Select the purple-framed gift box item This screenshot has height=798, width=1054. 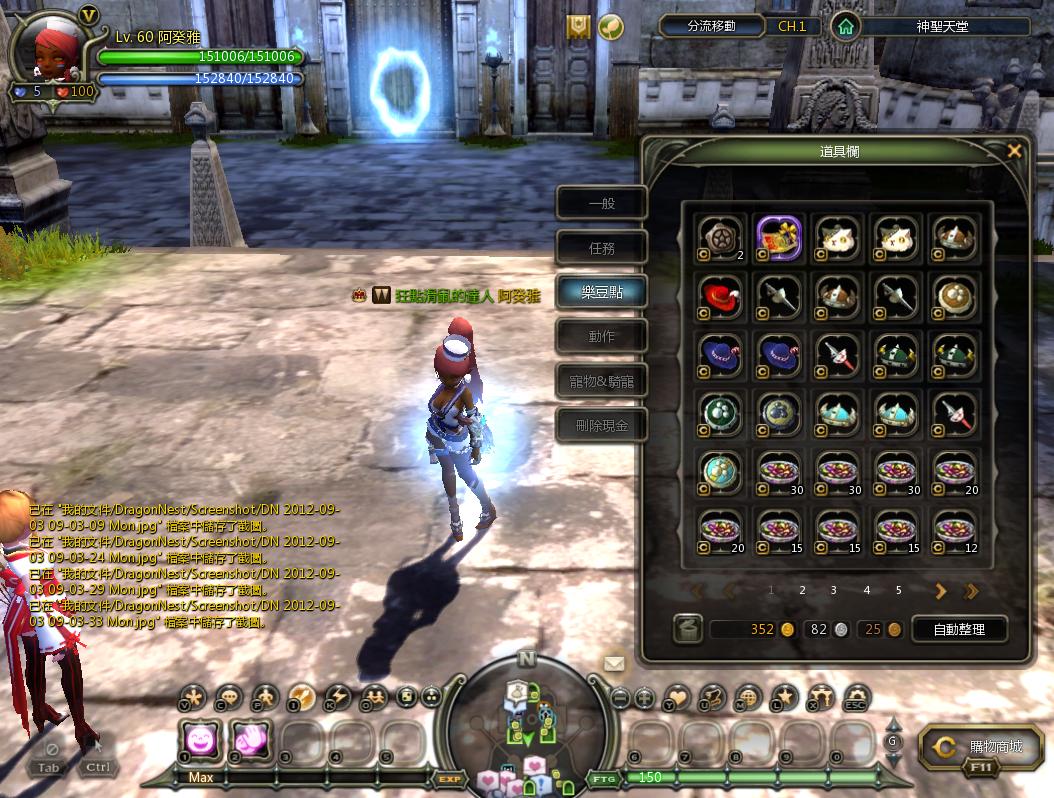click(x=779, y=237)
